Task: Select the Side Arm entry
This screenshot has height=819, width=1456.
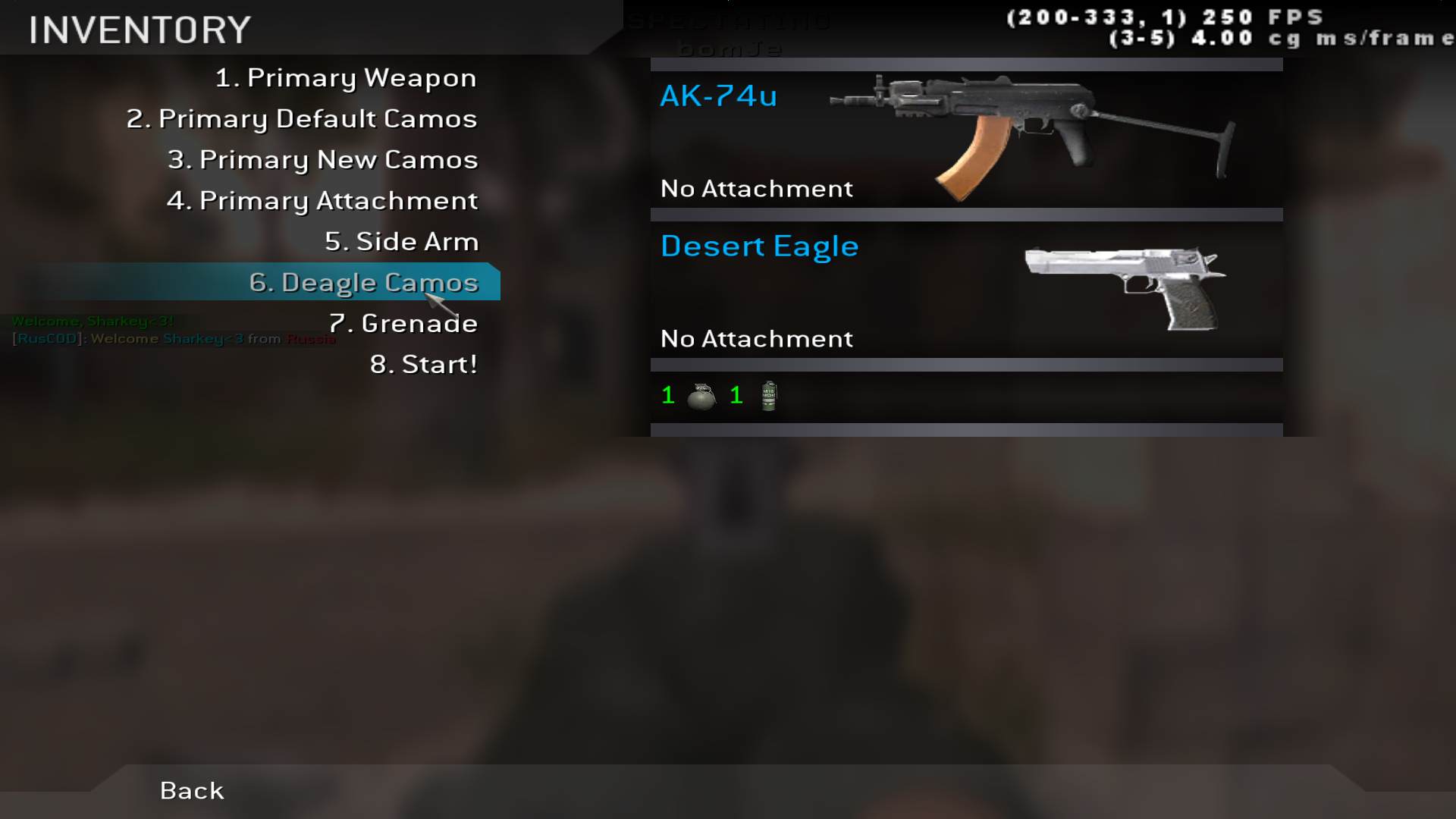Action: pyautogui.click(x=401, y=242)
